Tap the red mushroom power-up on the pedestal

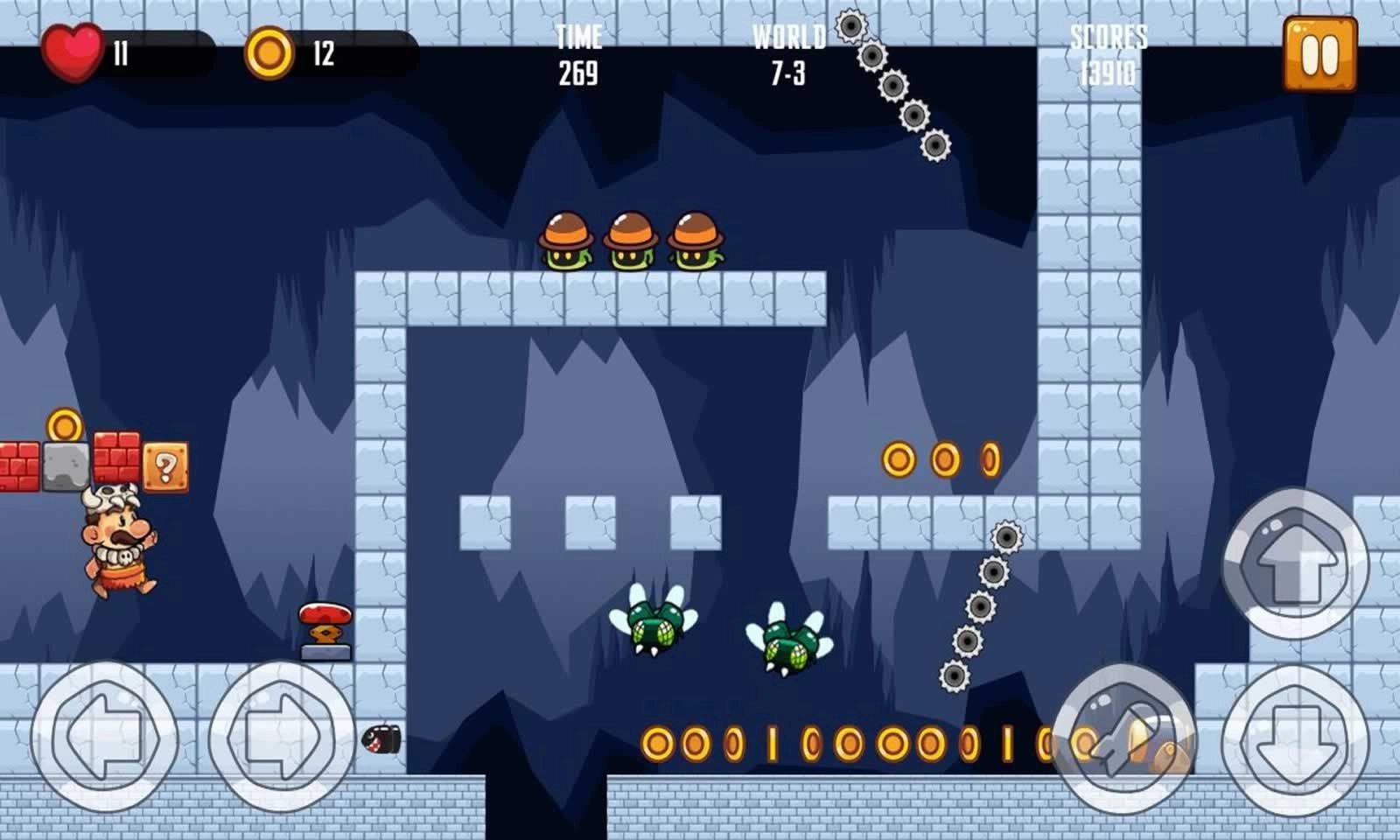pos(325,618)
